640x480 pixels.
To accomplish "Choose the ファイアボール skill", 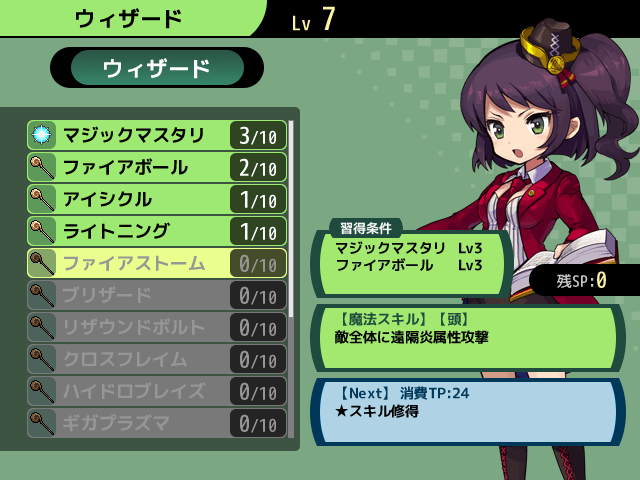I will point(157,167).
